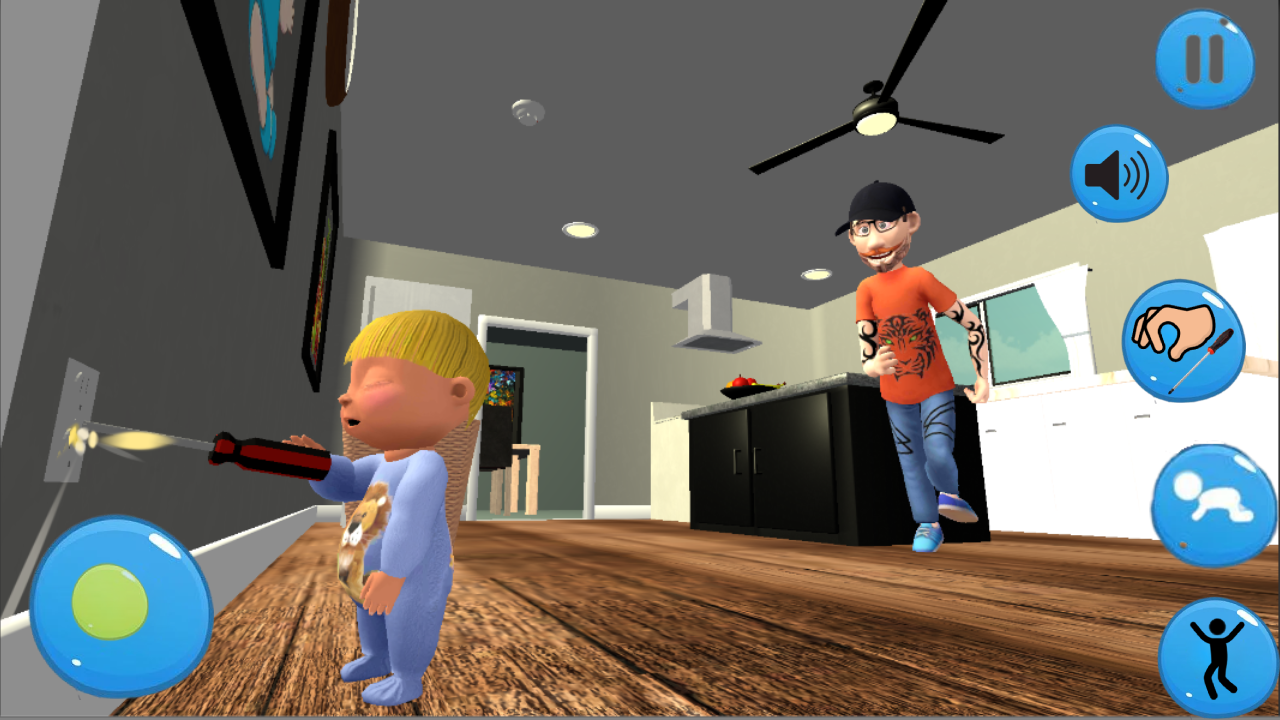Click the pause bars symbol
The image size is (1280, 720).
coord(1204,58)
